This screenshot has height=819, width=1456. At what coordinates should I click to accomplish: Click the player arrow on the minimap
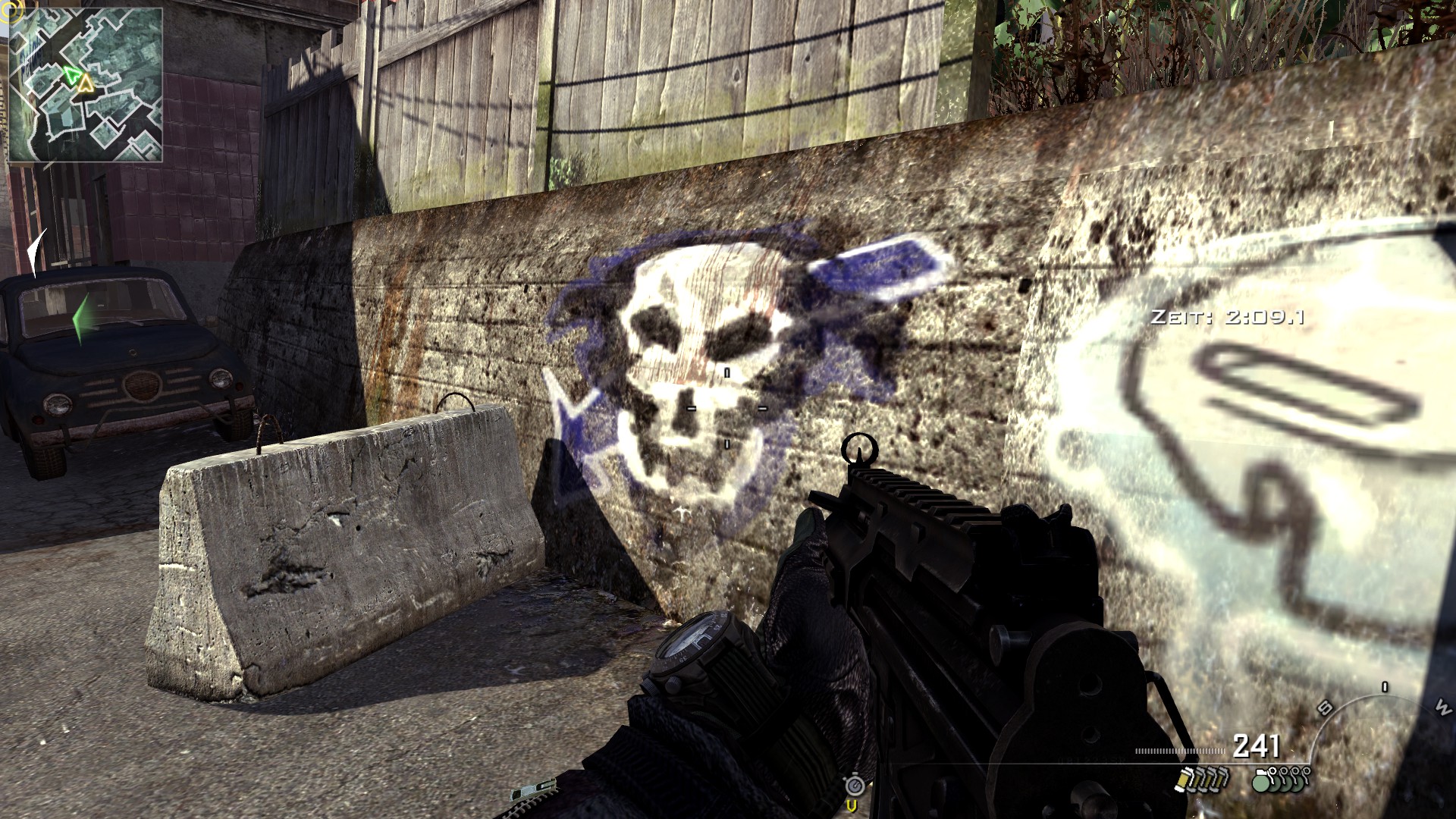click(x=73, y=74)
